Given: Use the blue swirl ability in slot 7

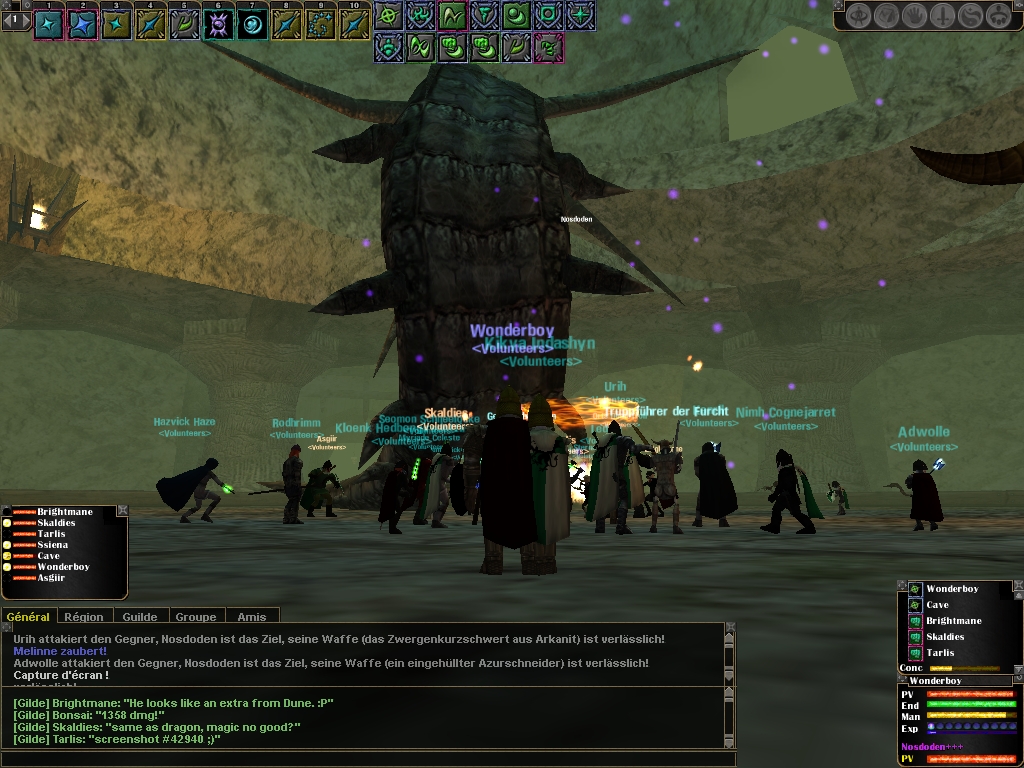Looking at the screenshot, I should click(253, 25).
